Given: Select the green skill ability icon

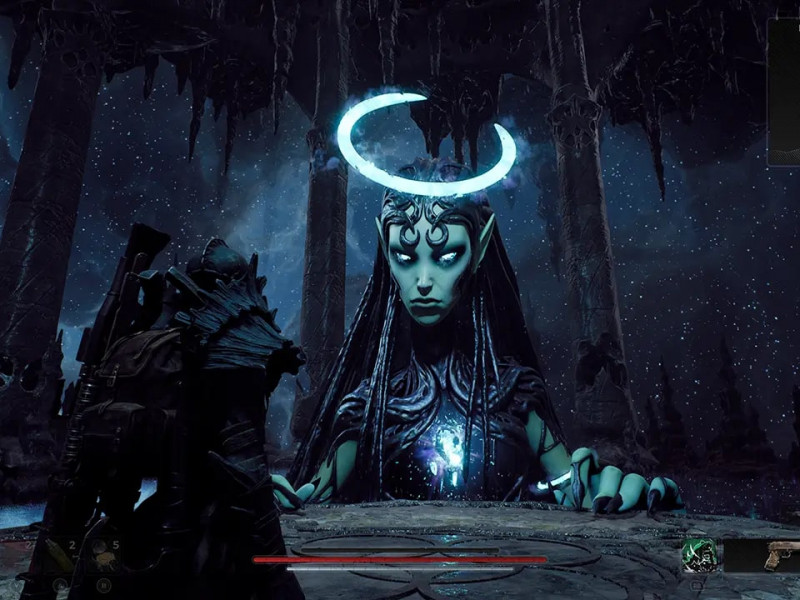Looking at the screenshot, I should pos(699,555).
